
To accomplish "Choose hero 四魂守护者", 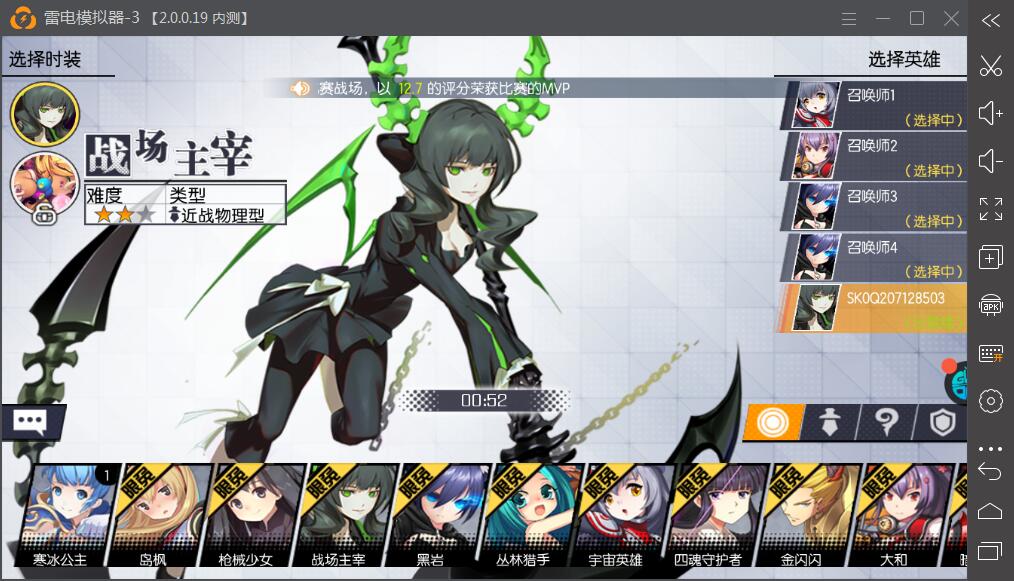I will coord(706,510).
